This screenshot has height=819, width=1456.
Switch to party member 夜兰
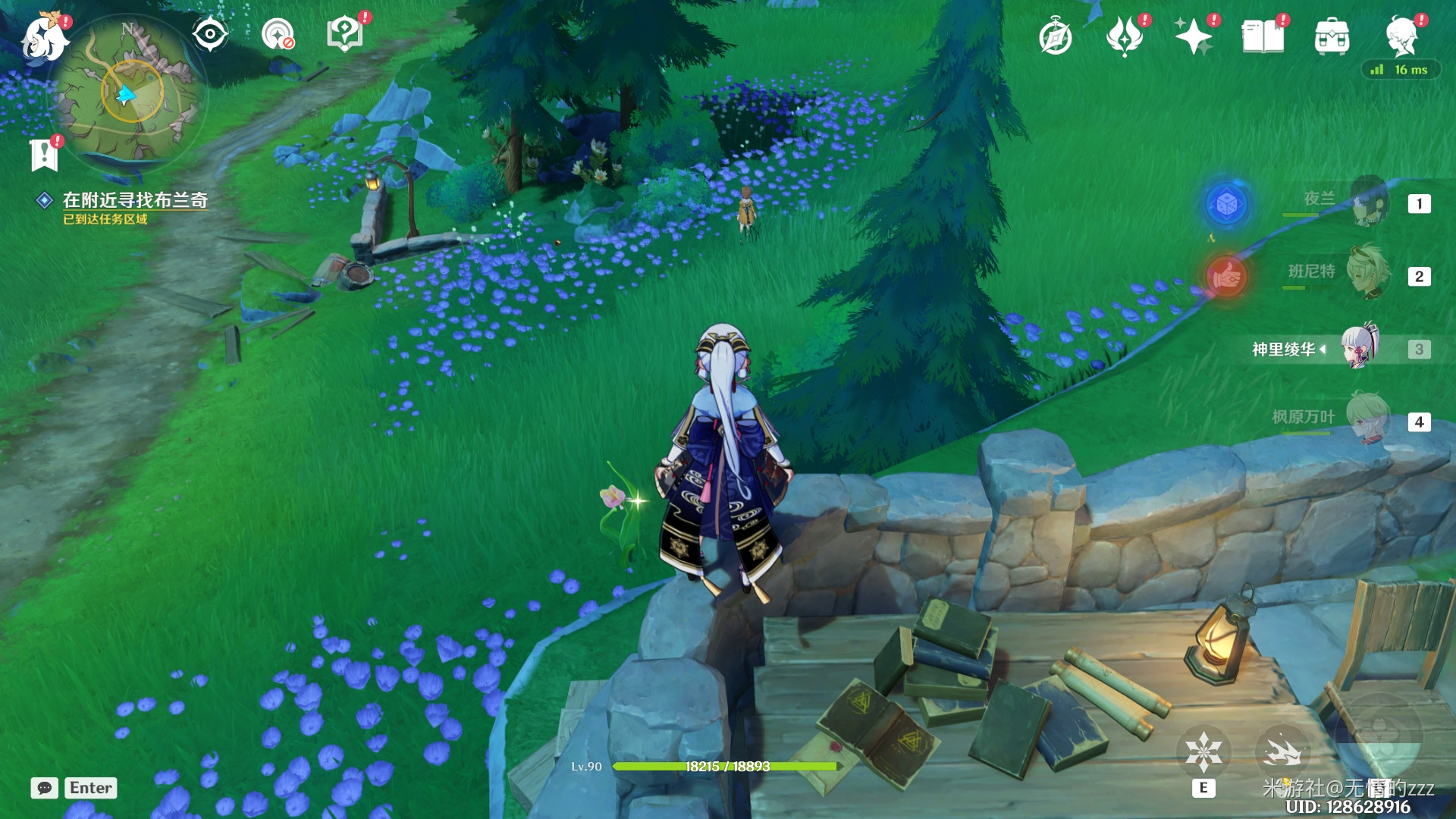pyautogui.click(x=1369, y=202)
